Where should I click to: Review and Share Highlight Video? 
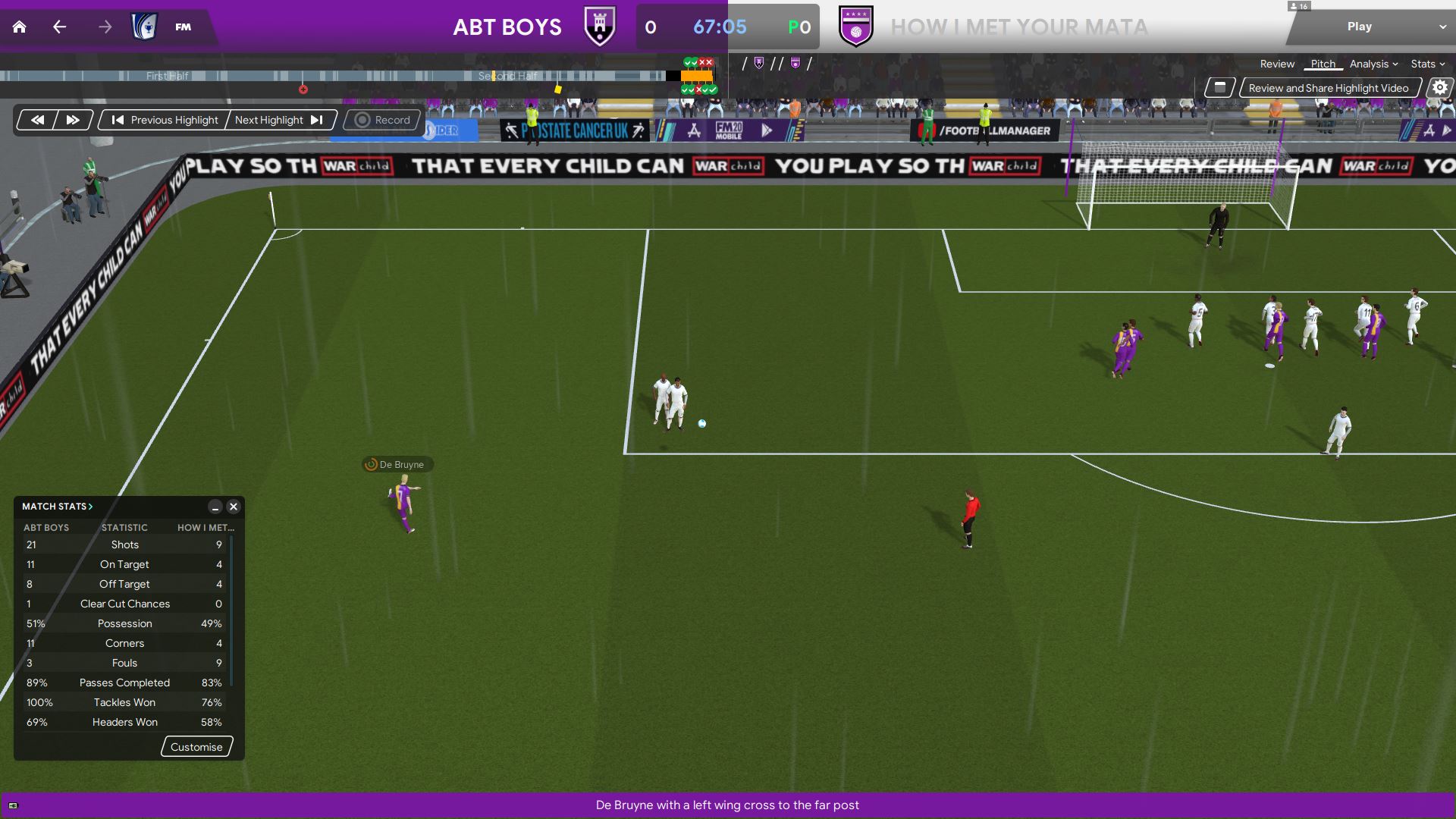click(1329, 88)
